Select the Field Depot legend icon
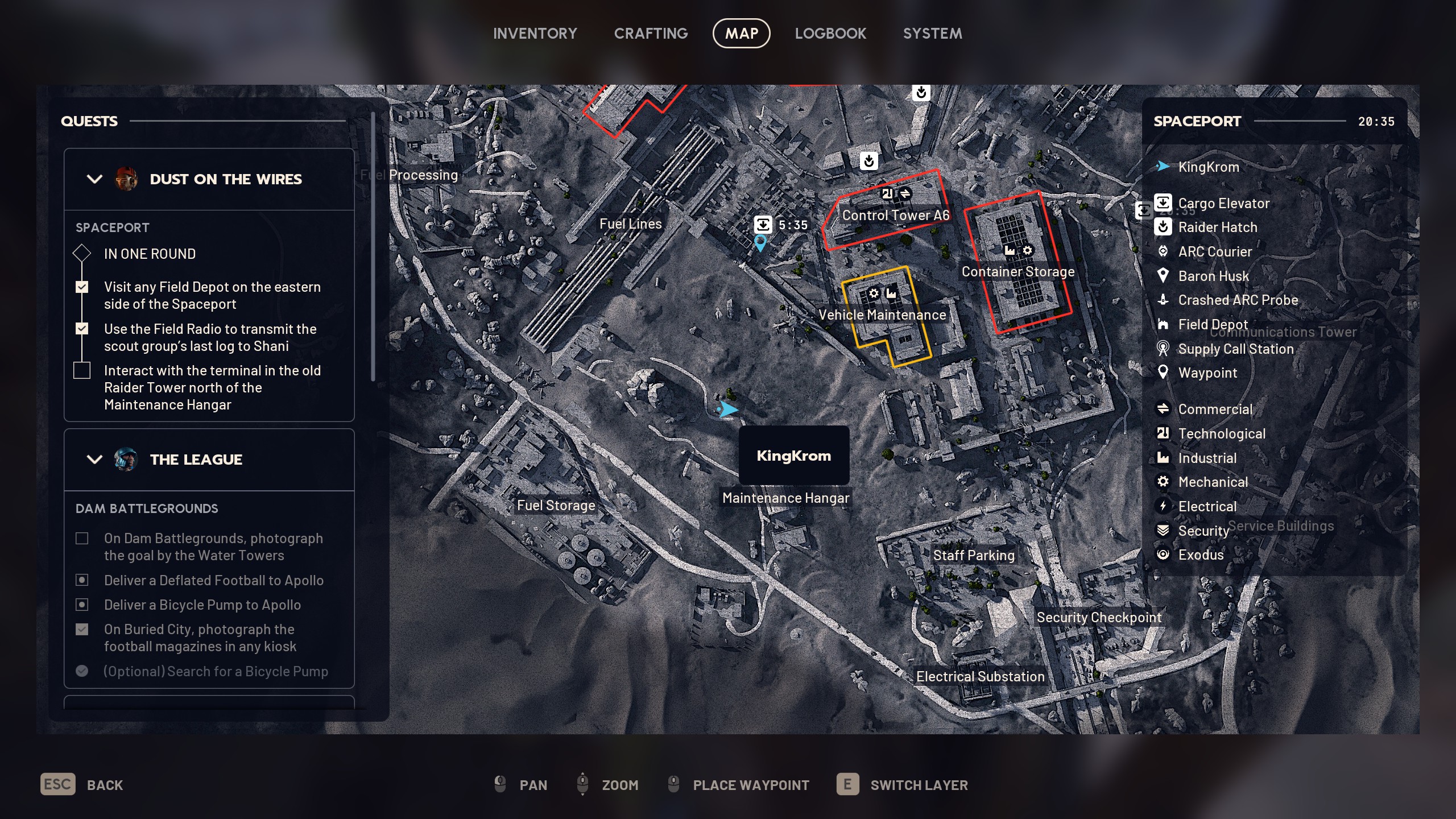 (1164, 324)
